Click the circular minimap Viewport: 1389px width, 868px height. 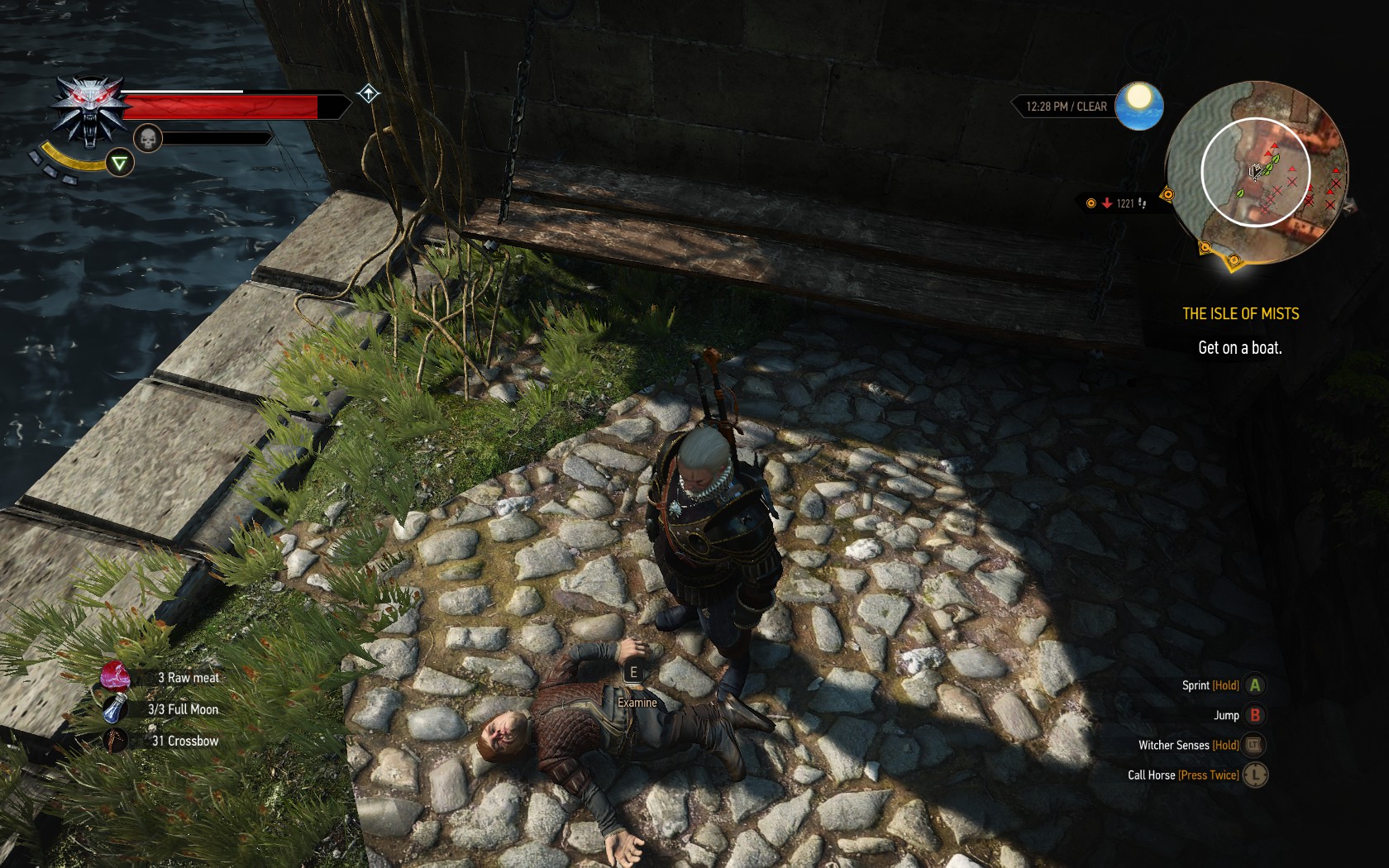pos(1255,171)
